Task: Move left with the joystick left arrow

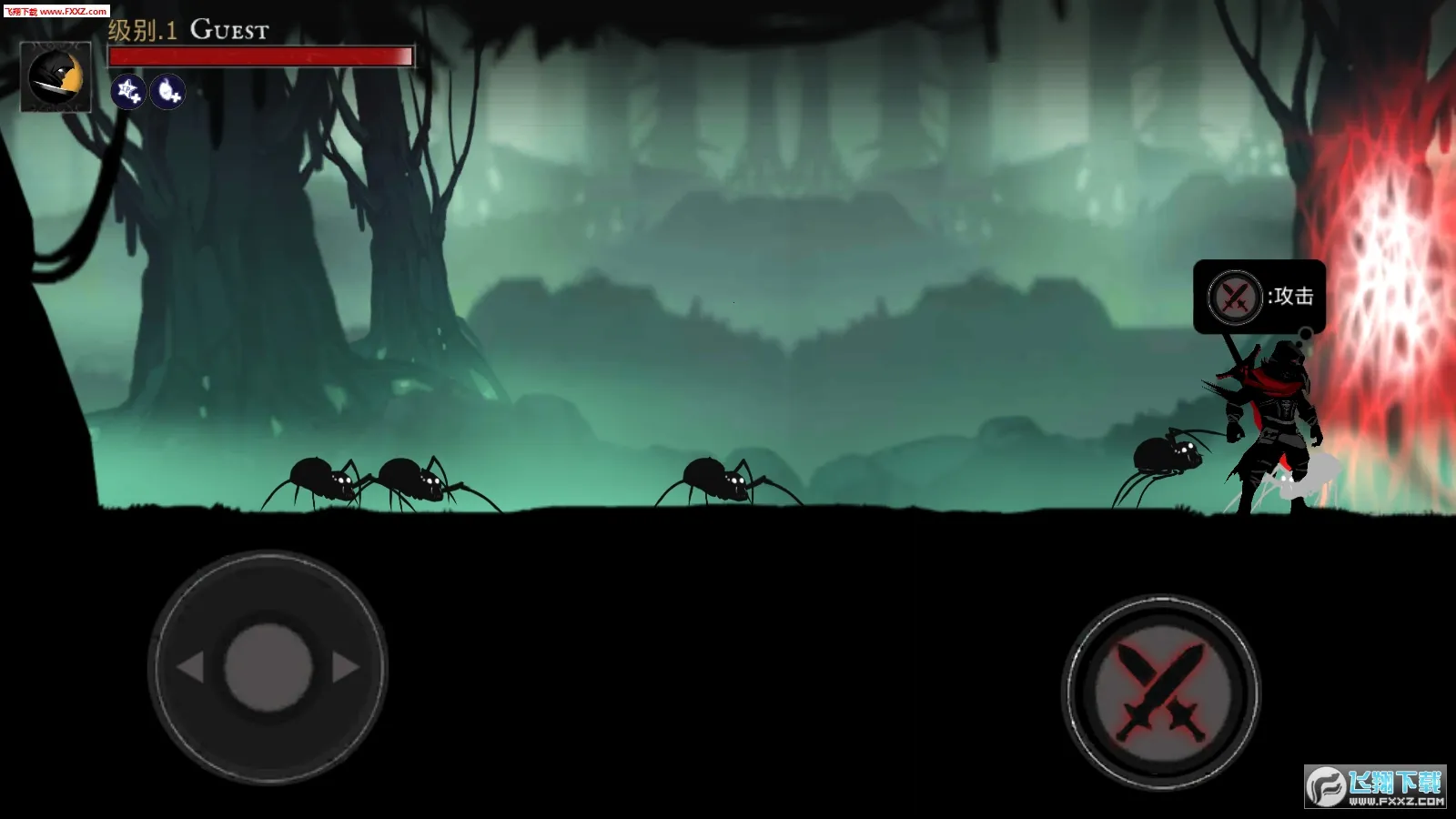Action: [190, 667]
